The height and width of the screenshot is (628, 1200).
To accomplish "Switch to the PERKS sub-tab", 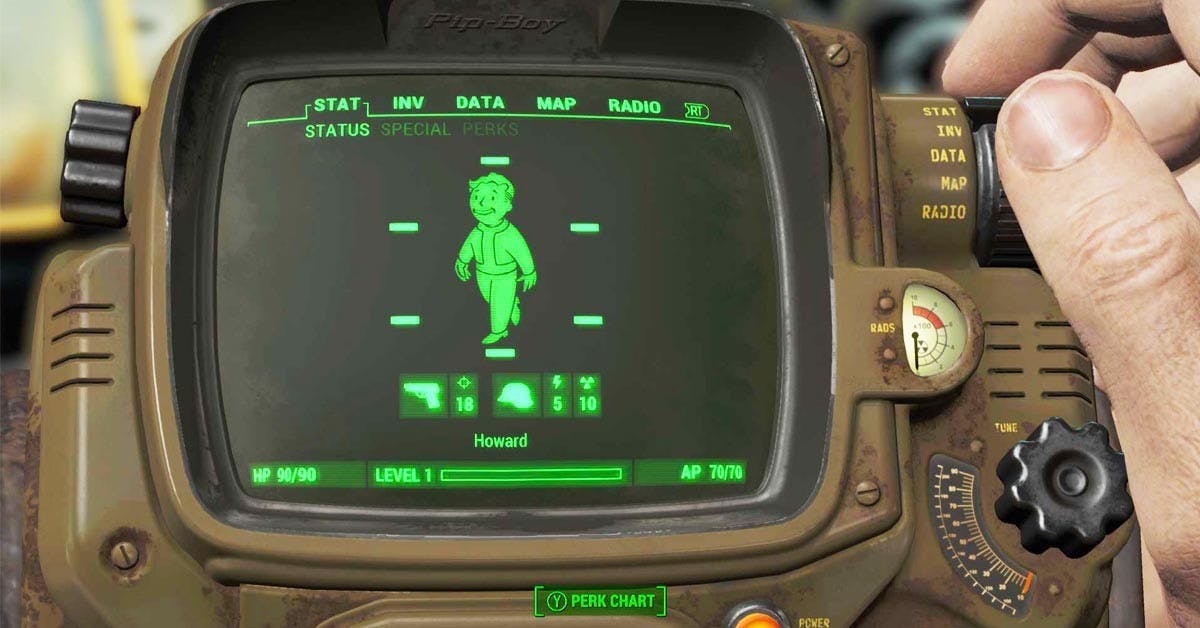I will (490, 130).
